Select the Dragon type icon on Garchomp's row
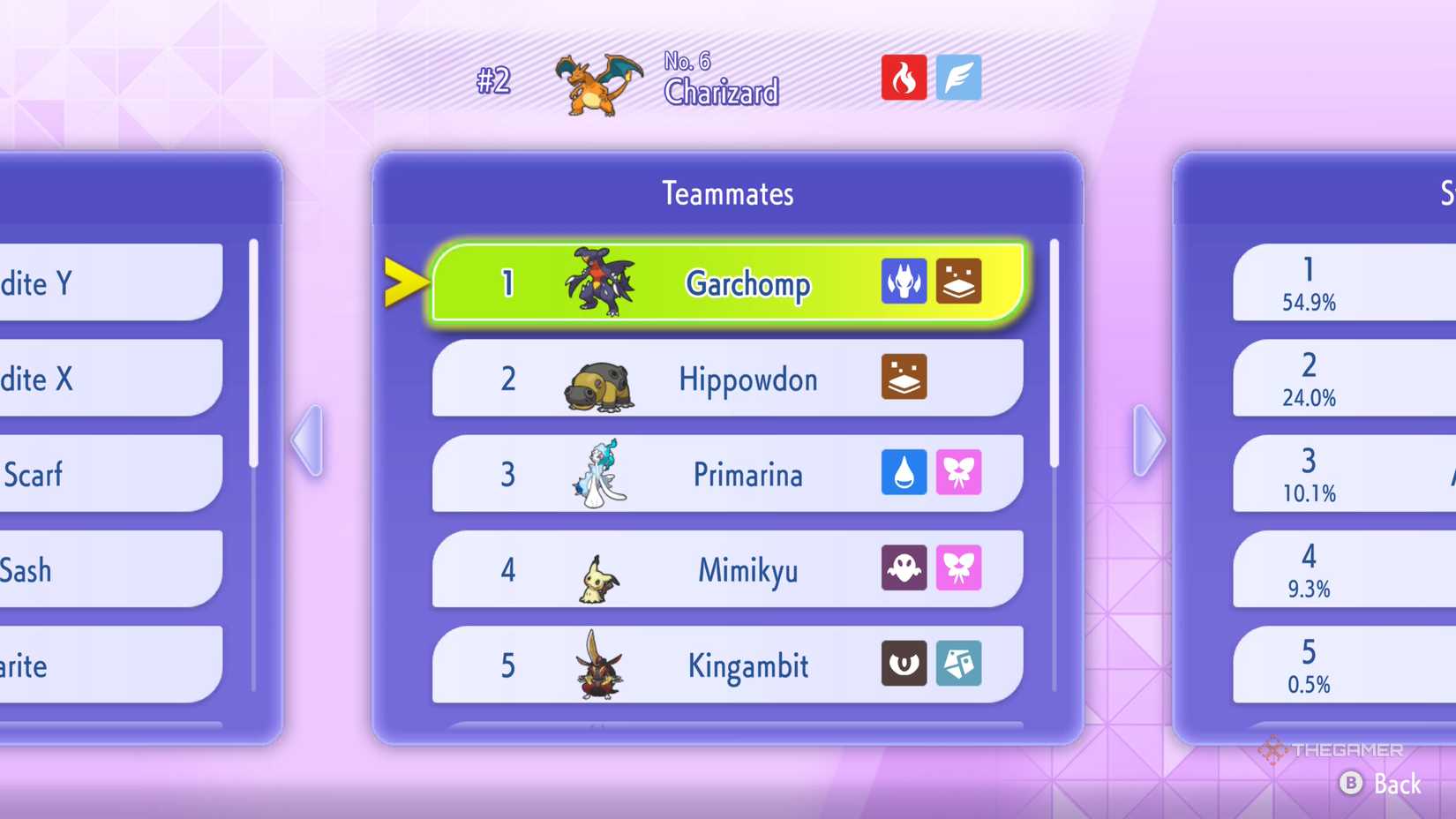 click(x=904, y=282)
